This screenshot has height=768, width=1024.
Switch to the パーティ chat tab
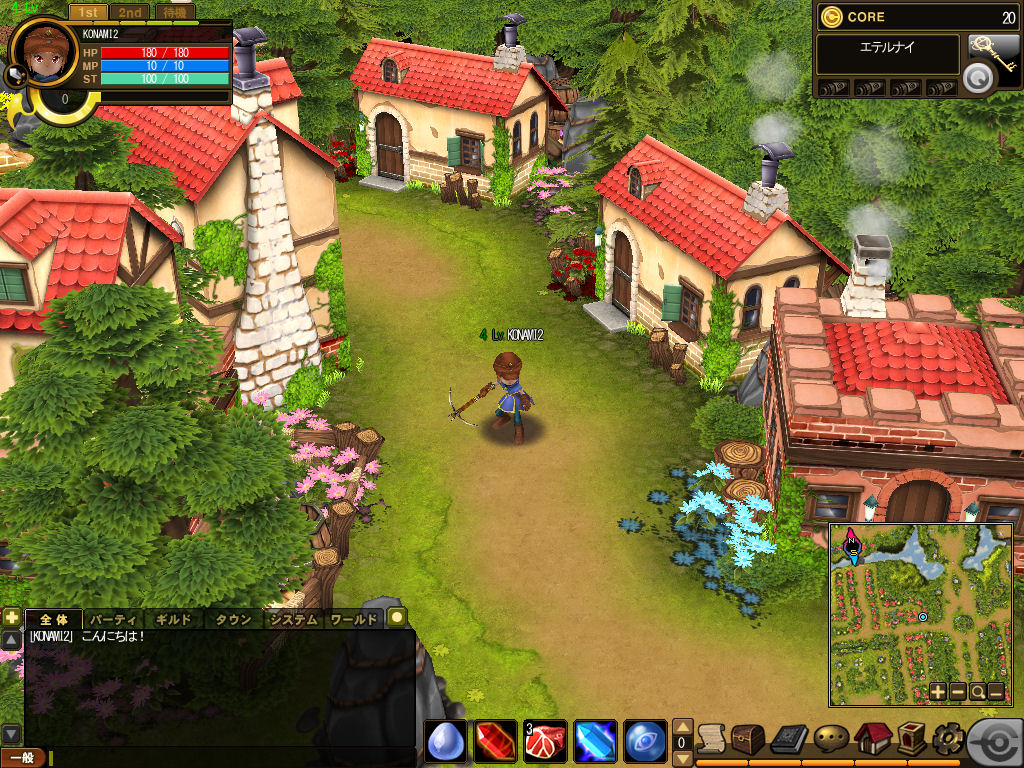114,619
